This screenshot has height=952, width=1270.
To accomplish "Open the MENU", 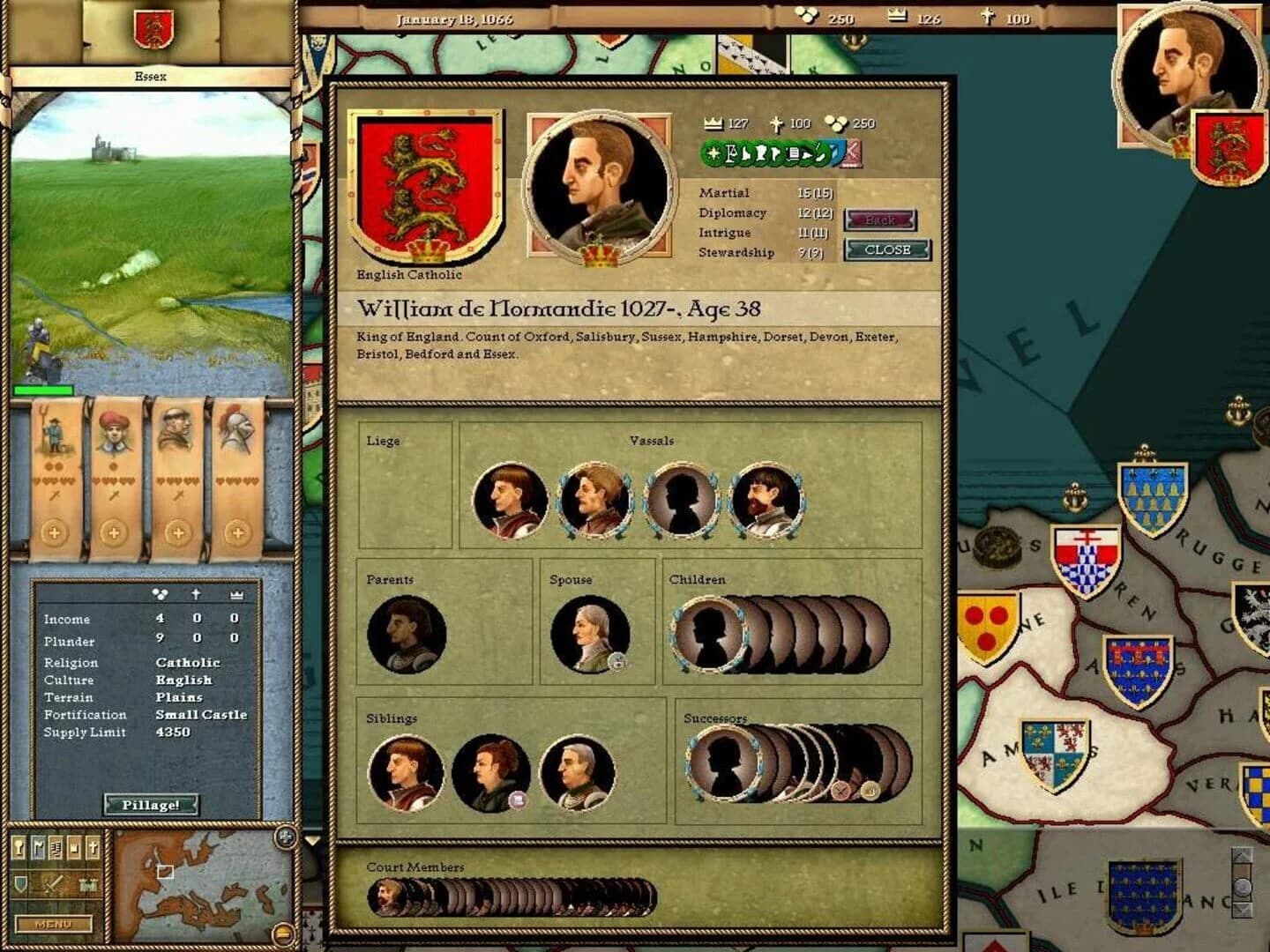I will click(55, 923).
